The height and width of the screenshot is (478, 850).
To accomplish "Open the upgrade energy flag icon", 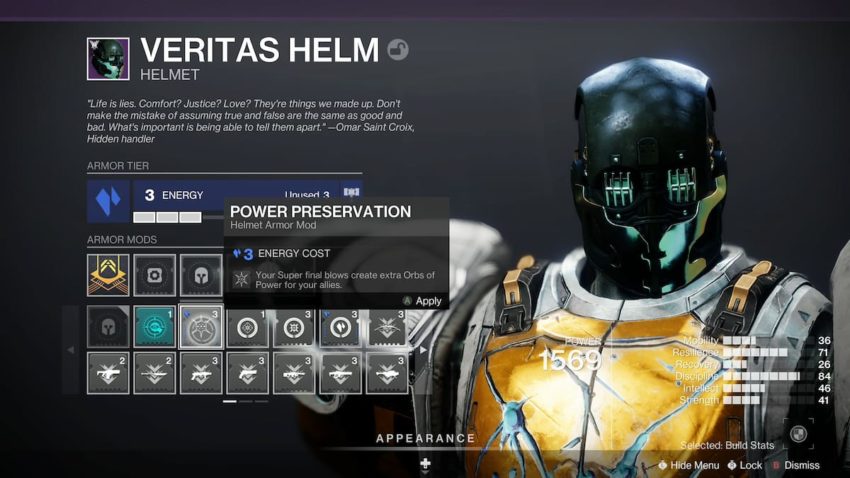I will tap(351, 192).
